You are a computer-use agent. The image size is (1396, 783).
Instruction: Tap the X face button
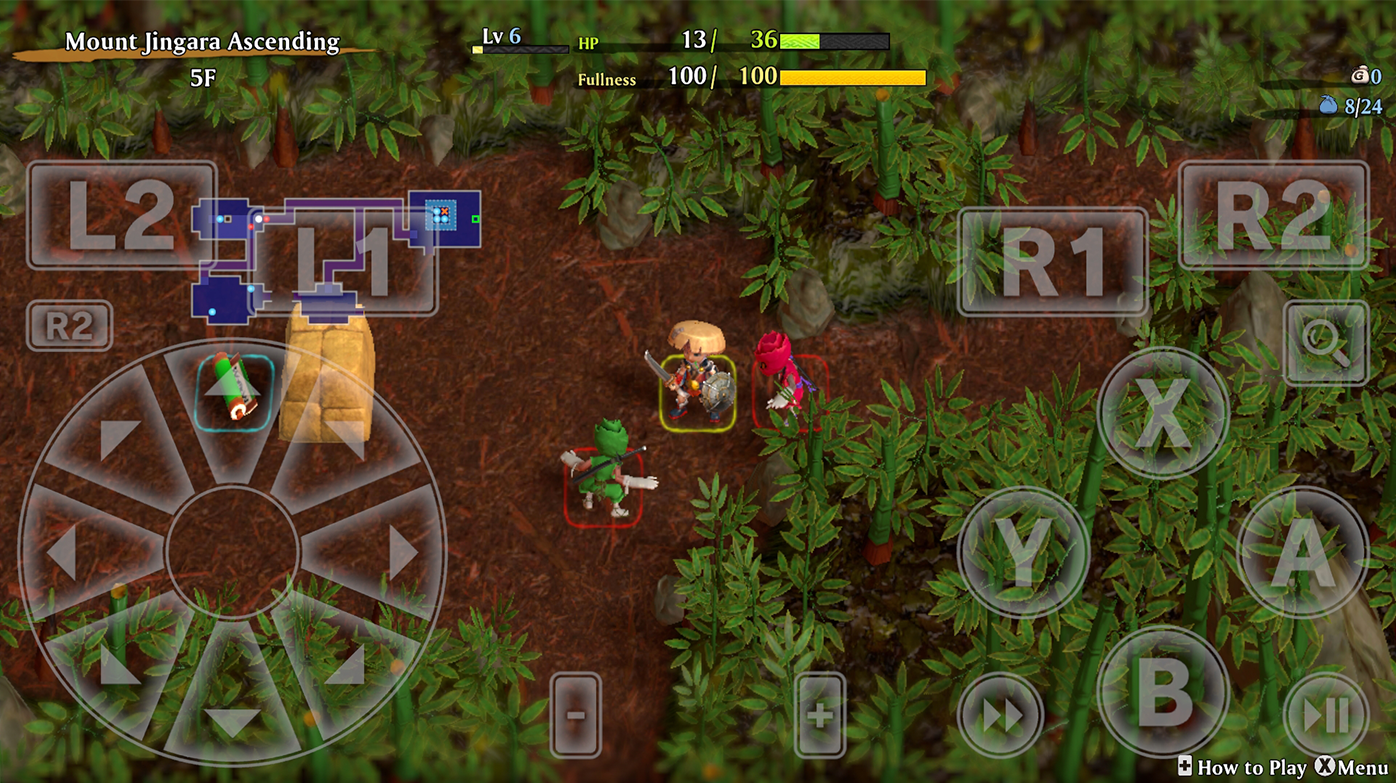[1163, 412]
